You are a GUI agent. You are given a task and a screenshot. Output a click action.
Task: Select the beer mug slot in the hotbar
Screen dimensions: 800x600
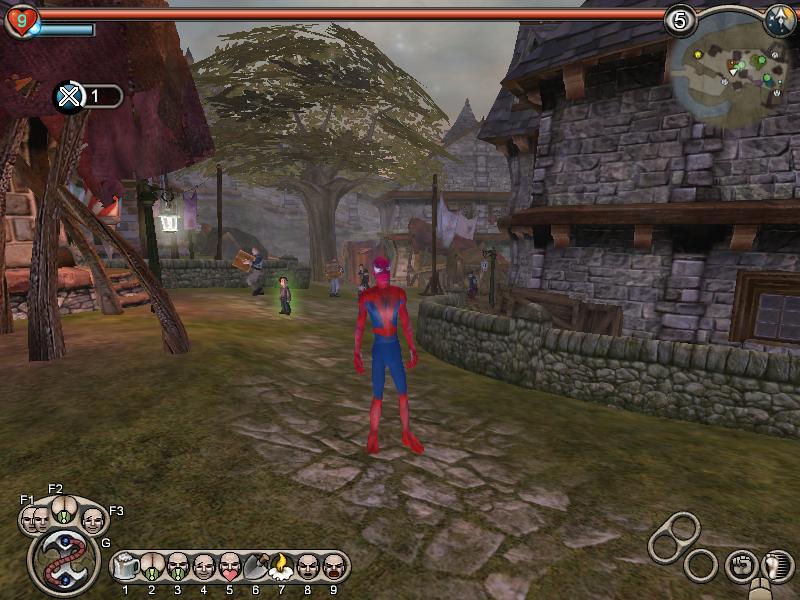(x=126, y=567)
